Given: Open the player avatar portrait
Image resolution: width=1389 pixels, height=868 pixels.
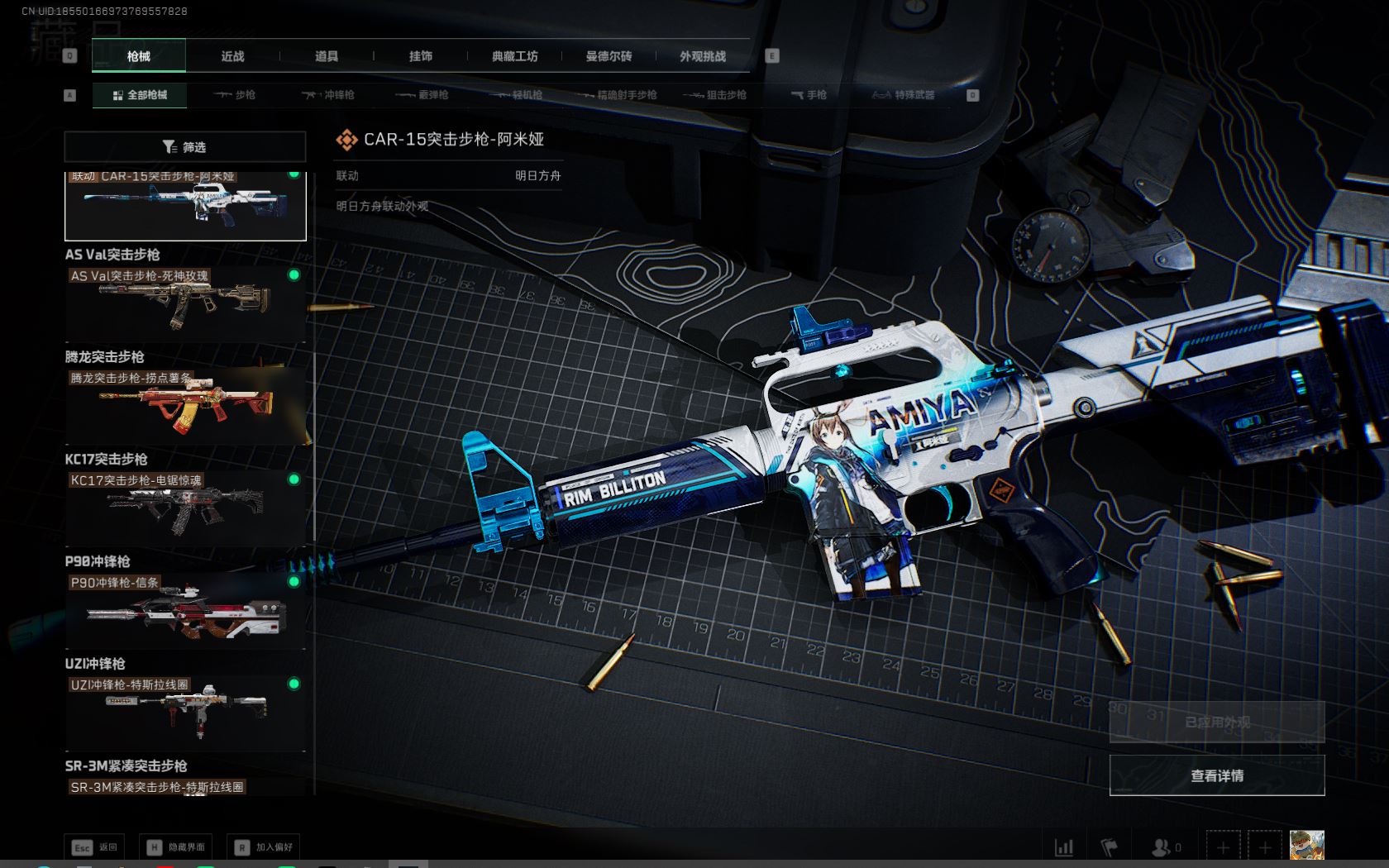Looking at the screenshot, I should (1307, 846).
